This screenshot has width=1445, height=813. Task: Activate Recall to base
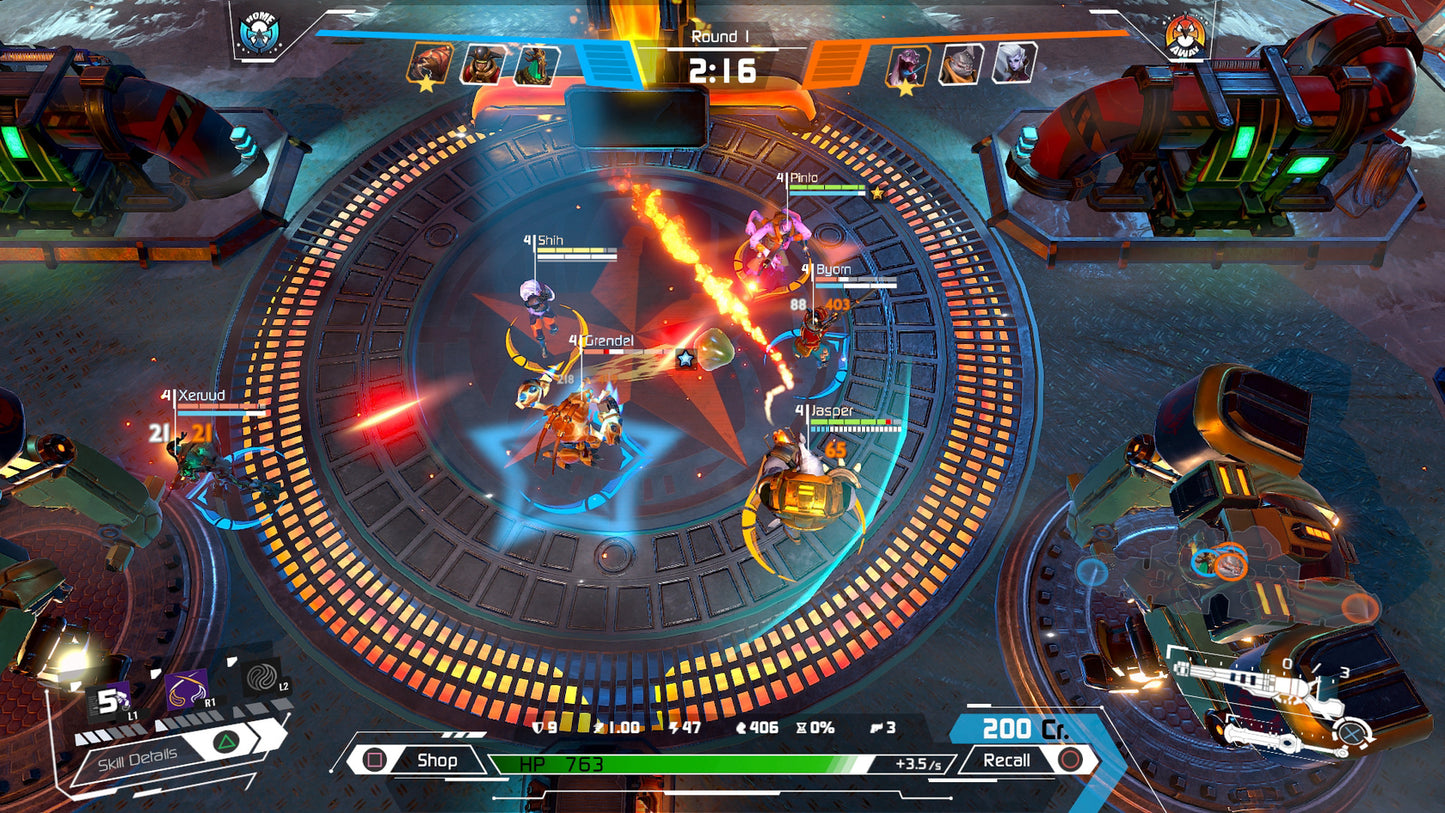coord(1023,760)
